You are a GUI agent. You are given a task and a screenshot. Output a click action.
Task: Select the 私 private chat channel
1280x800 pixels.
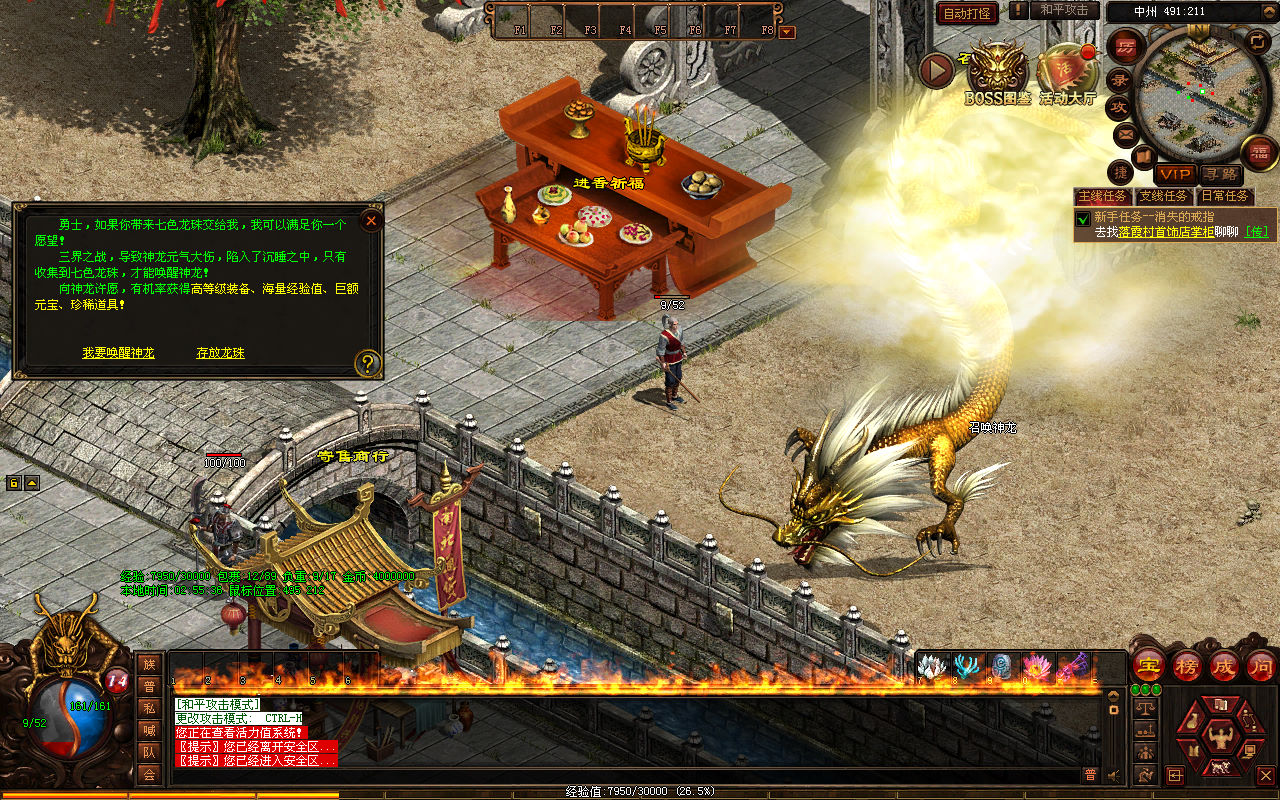coord(149,708)
